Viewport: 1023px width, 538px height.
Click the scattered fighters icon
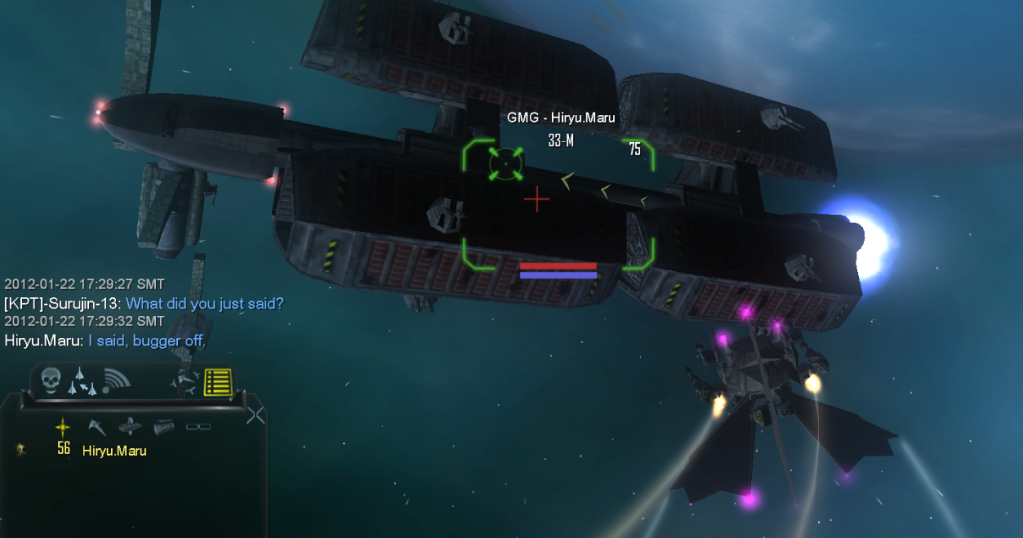183,380
